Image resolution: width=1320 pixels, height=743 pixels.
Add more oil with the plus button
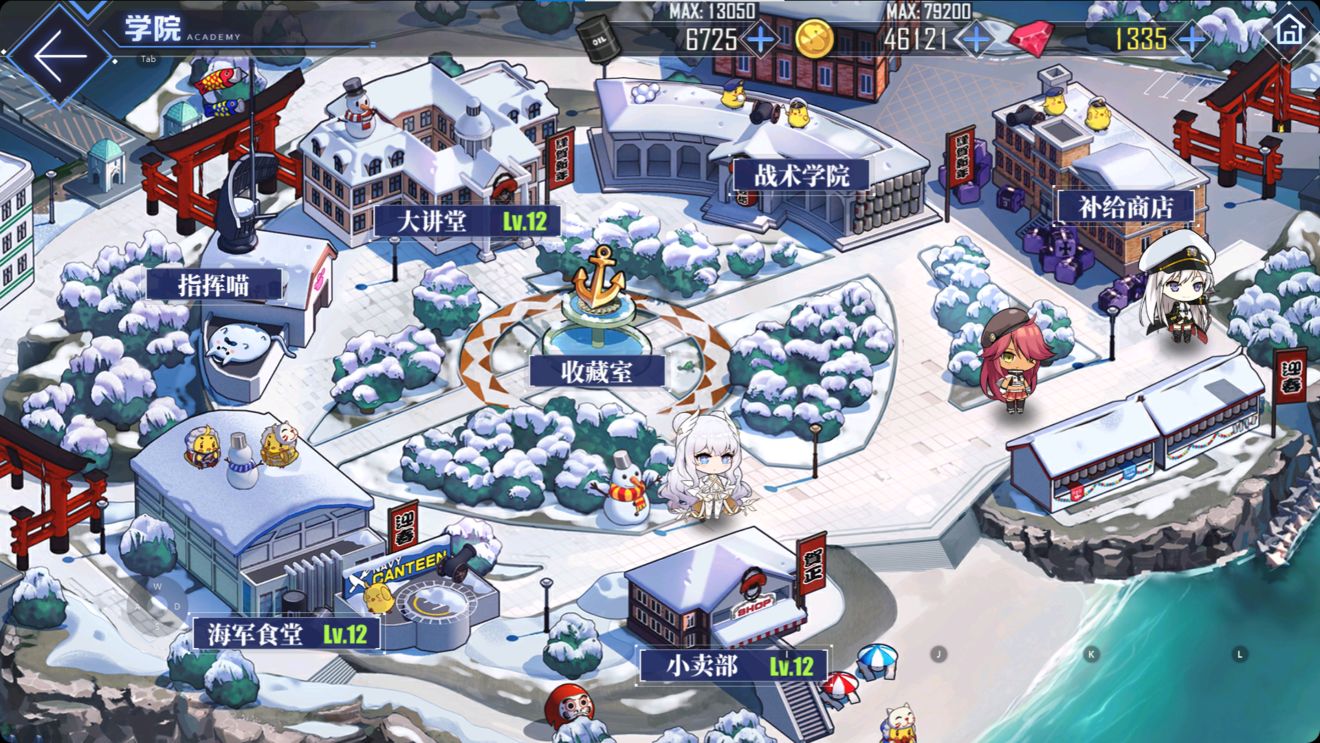tap(761, 39)
